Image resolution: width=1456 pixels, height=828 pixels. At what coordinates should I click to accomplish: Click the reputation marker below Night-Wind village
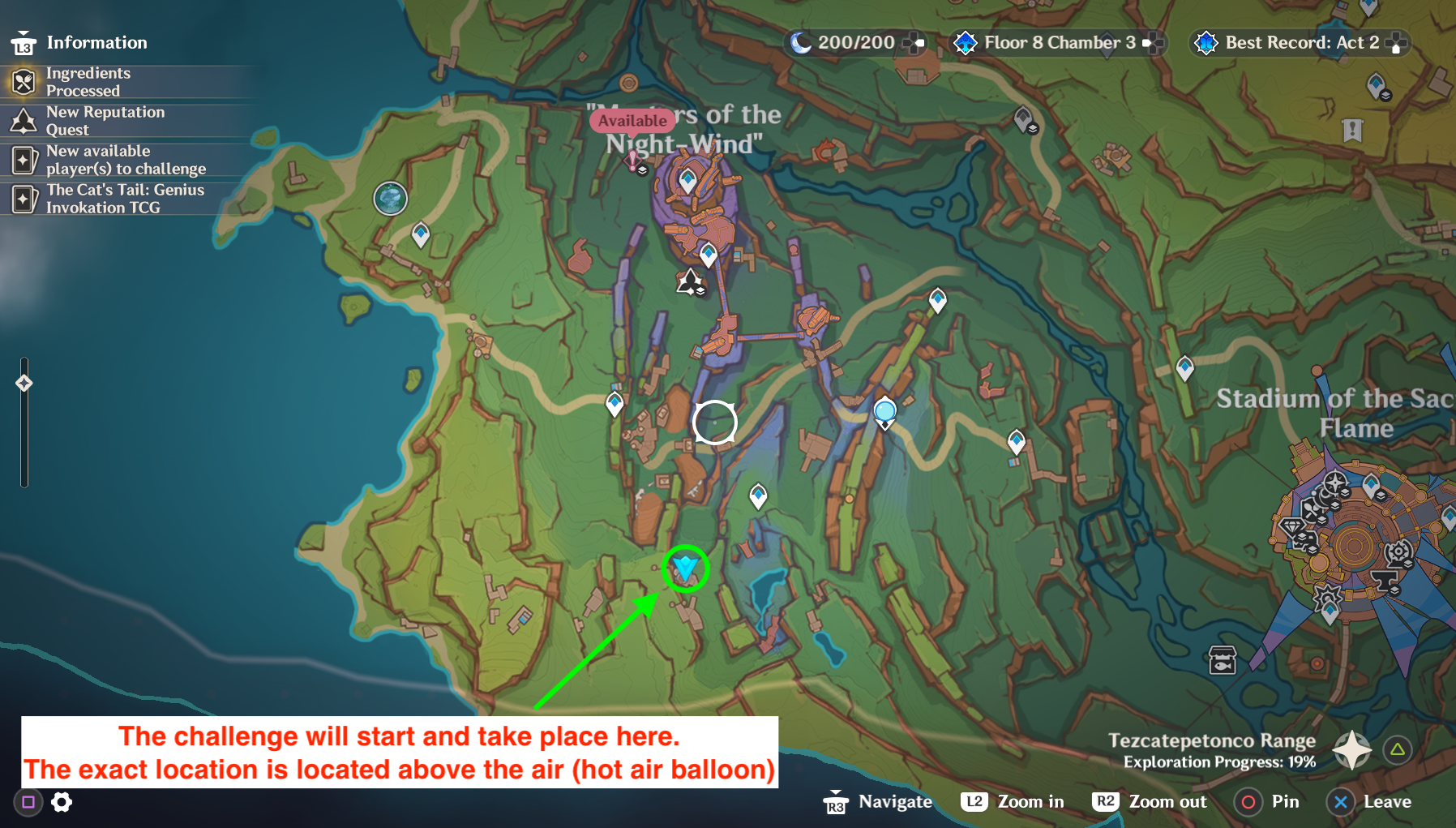pos(690,282)
